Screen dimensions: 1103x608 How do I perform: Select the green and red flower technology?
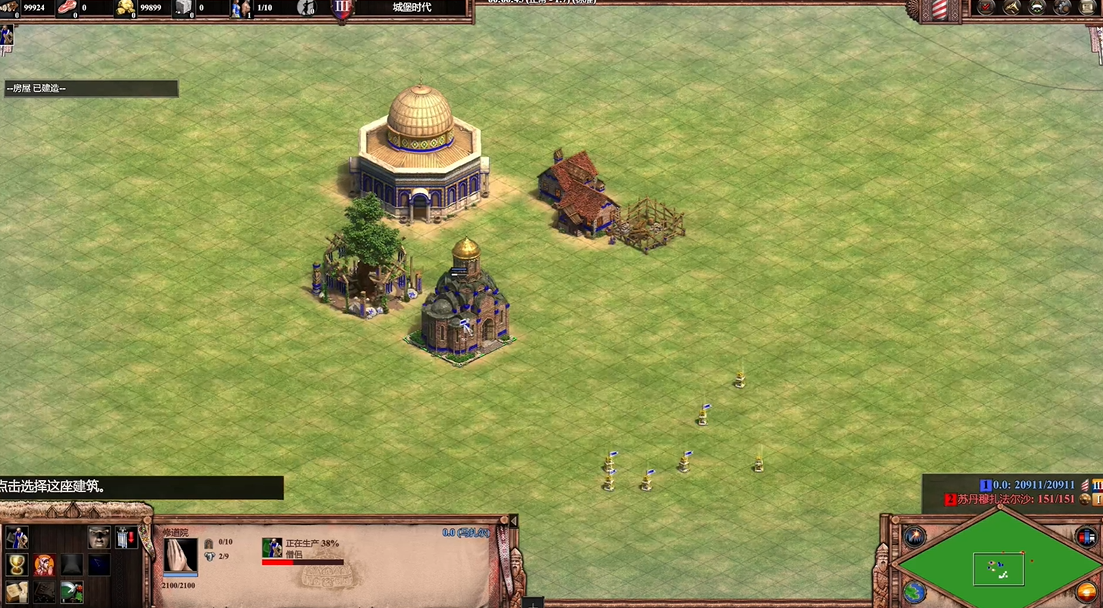pos(71,592)
